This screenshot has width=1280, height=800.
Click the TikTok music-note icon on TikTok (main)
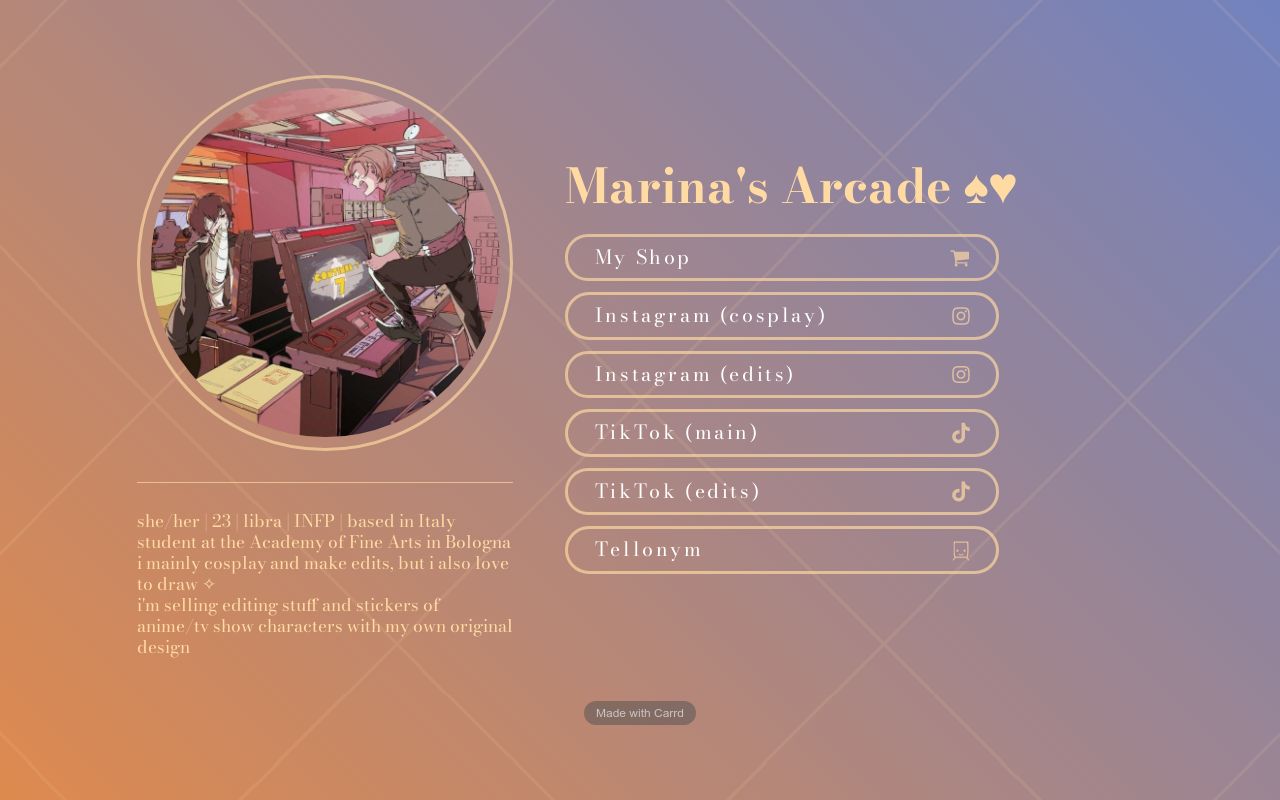(960, 433)
